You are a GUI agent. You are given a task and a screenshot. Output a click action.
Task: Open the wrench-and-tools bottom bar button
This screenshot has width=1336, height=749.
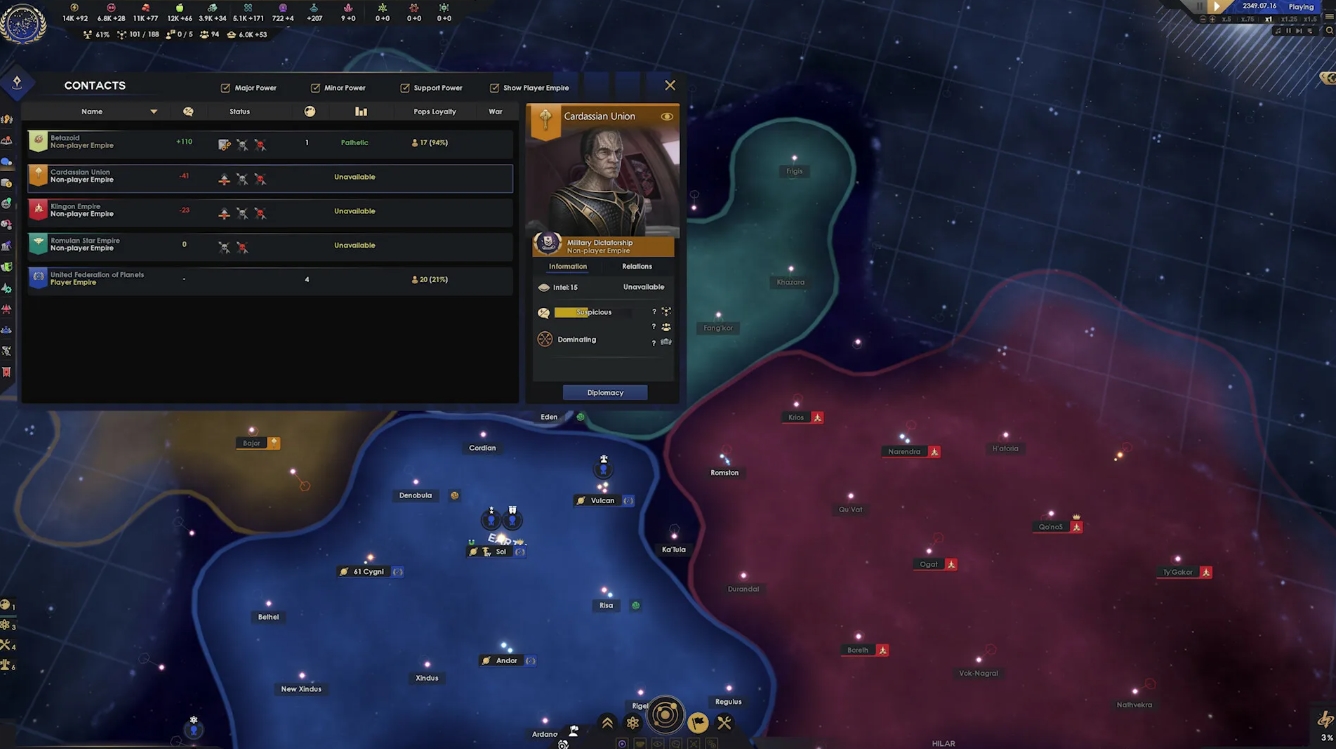point(725,722)
